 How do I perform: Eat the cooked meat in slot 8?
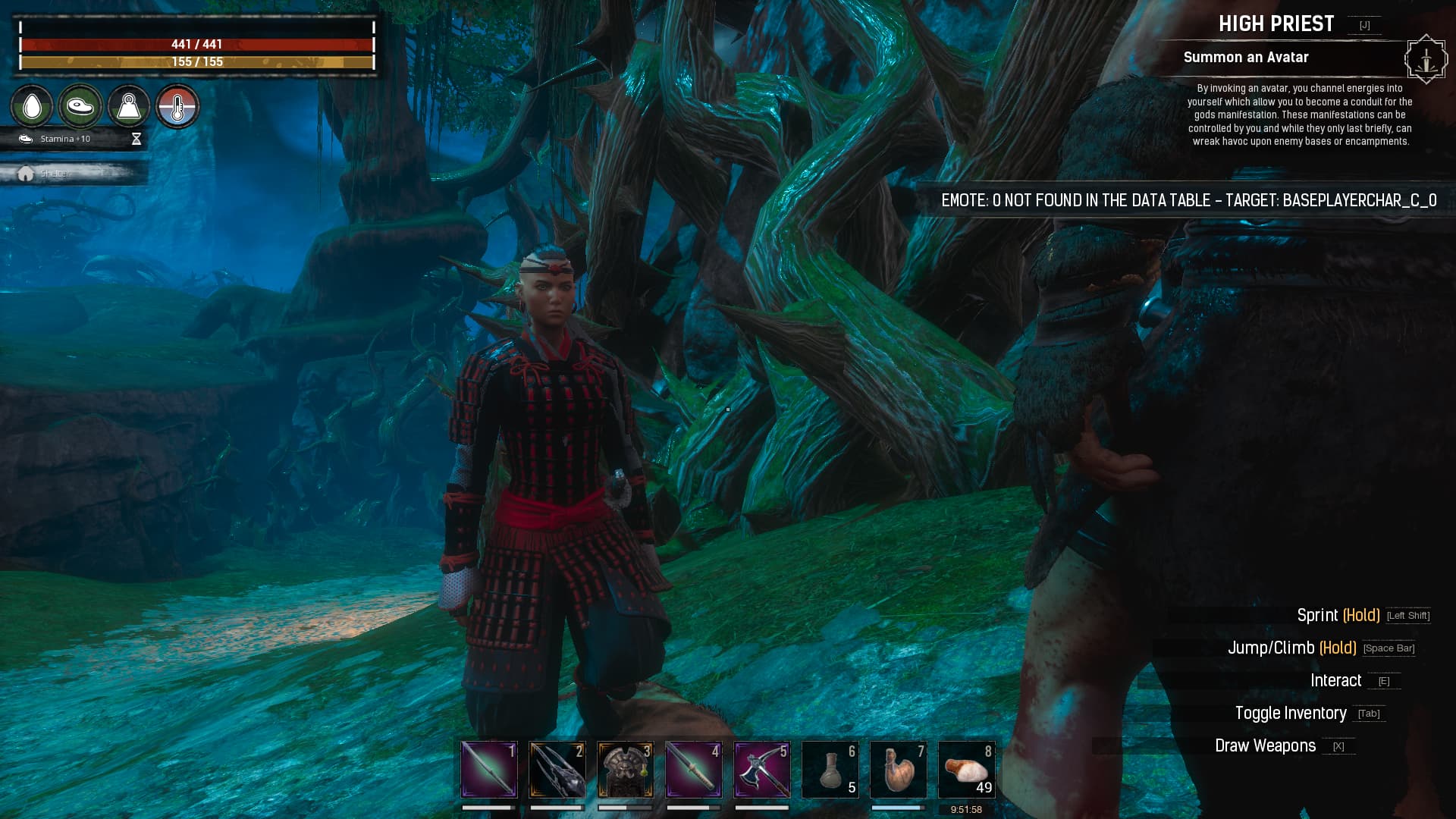coord(966,770)
